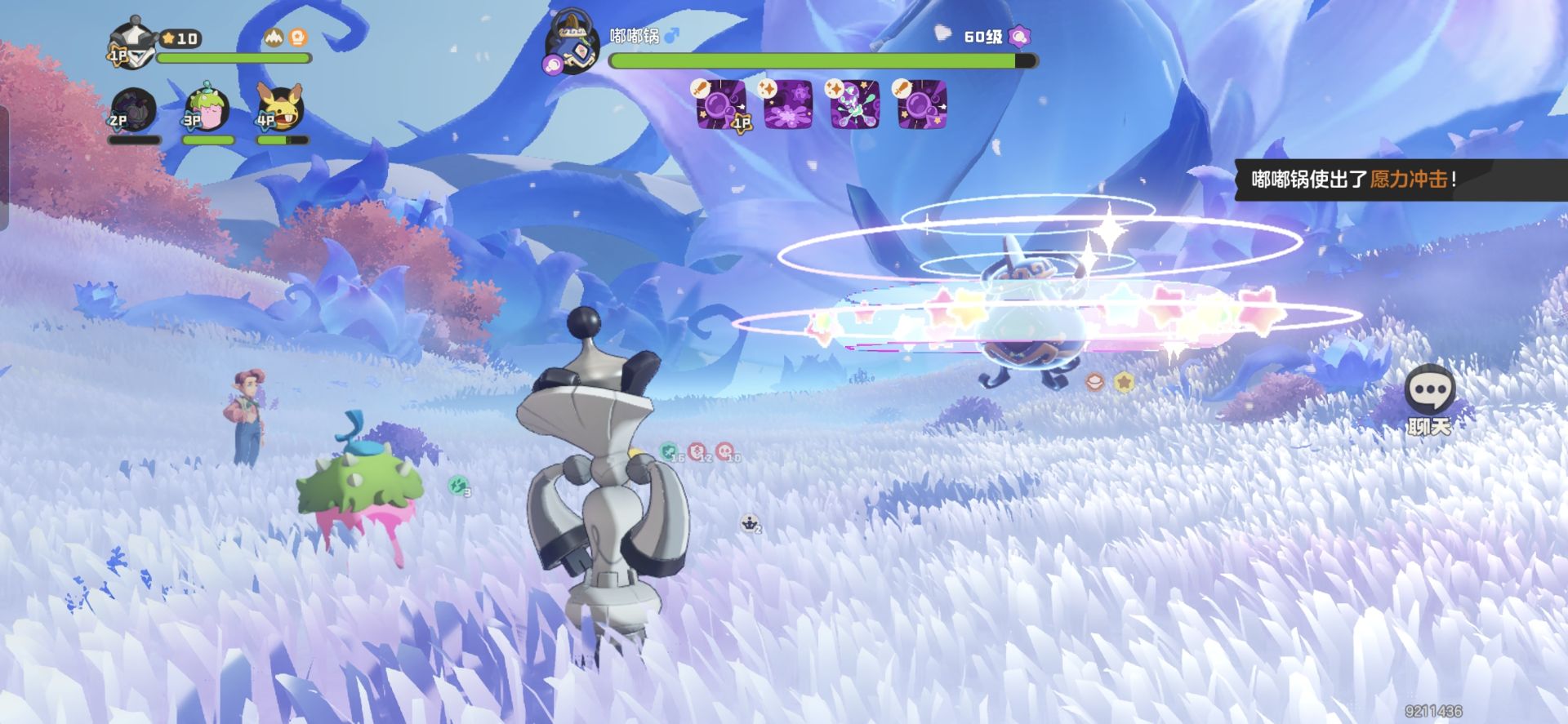Select the 1P player portrait
The height and width of the screenshot is (724, 1568).
(x=131, y=44)
